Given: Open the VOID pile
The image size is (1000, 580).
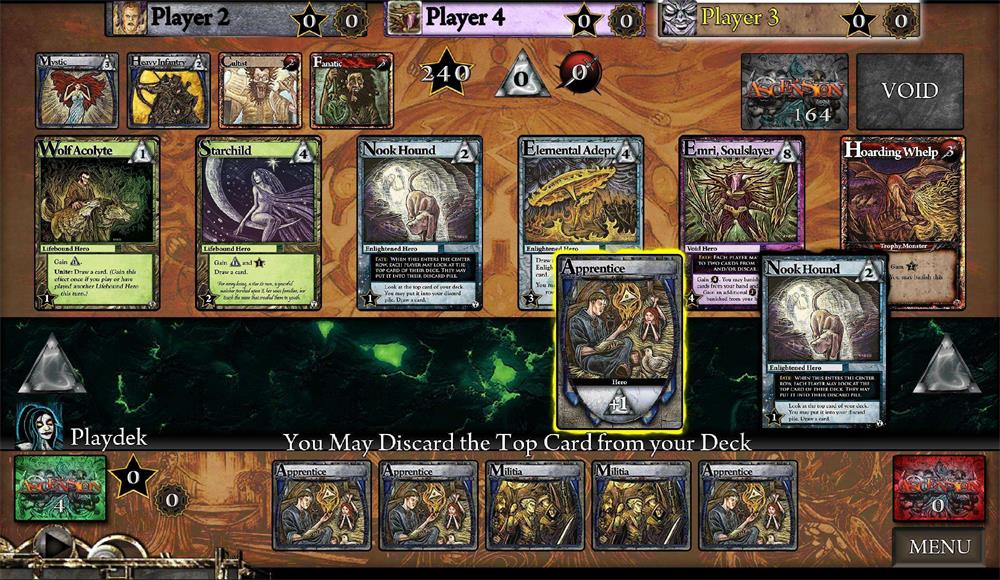Looking at the screenshot, I should coord(909,91).
